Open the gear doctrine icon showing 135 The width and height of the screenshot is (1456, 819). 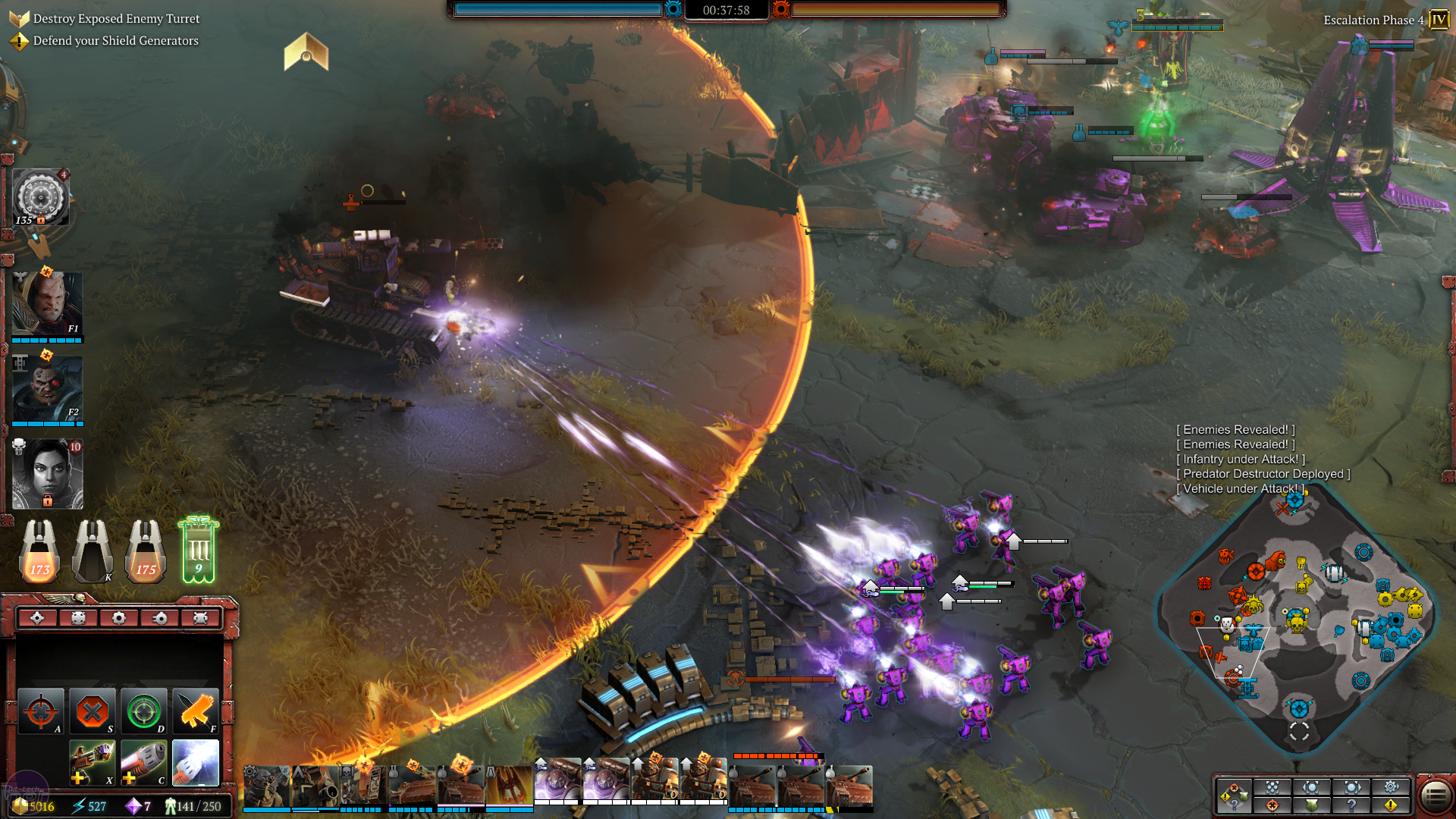pos(41,197)
